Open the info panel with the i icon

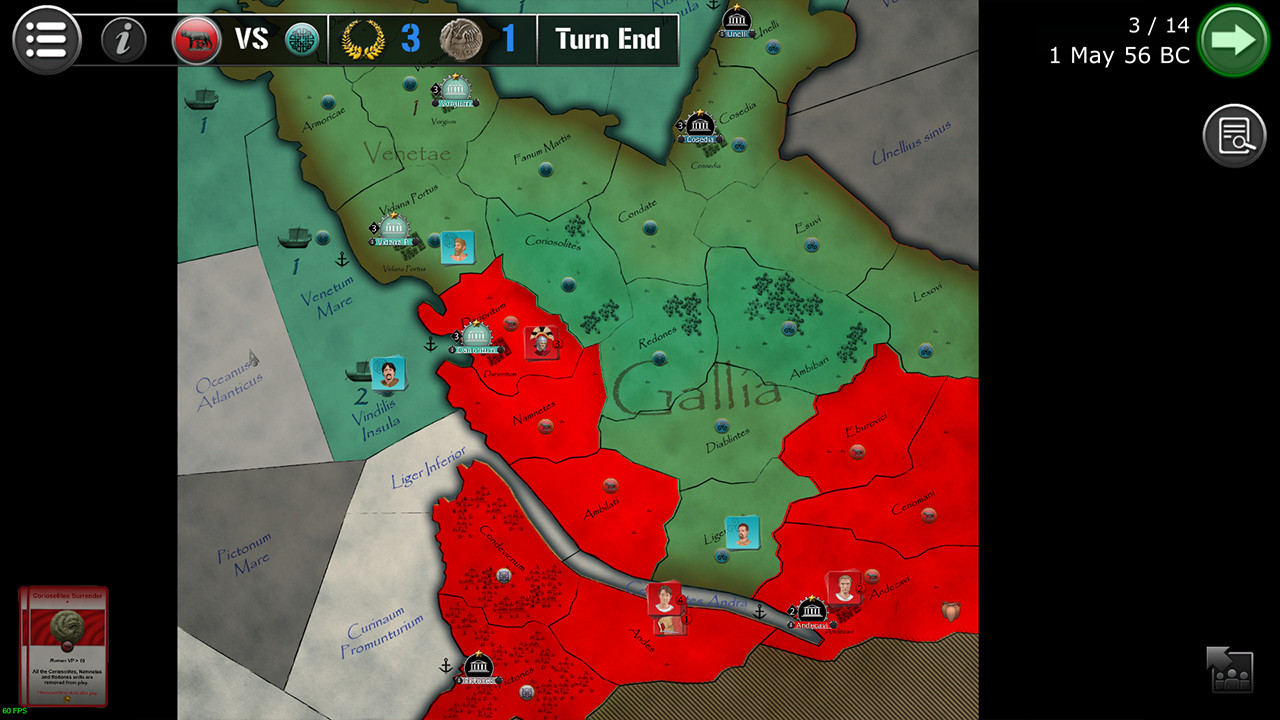123,41
